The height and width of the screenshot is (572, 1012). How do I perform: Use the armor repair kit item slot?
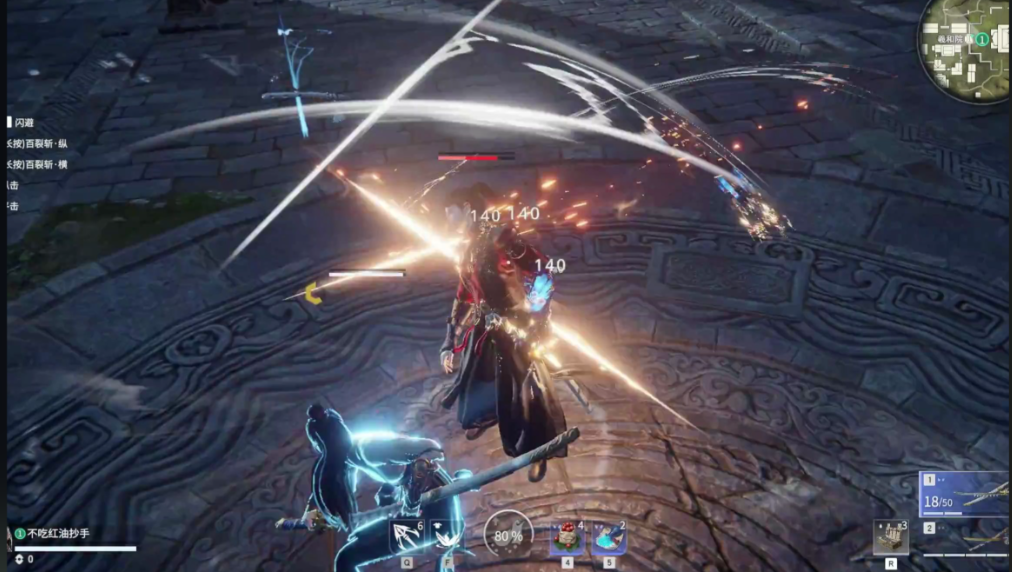tap(890, 536)
